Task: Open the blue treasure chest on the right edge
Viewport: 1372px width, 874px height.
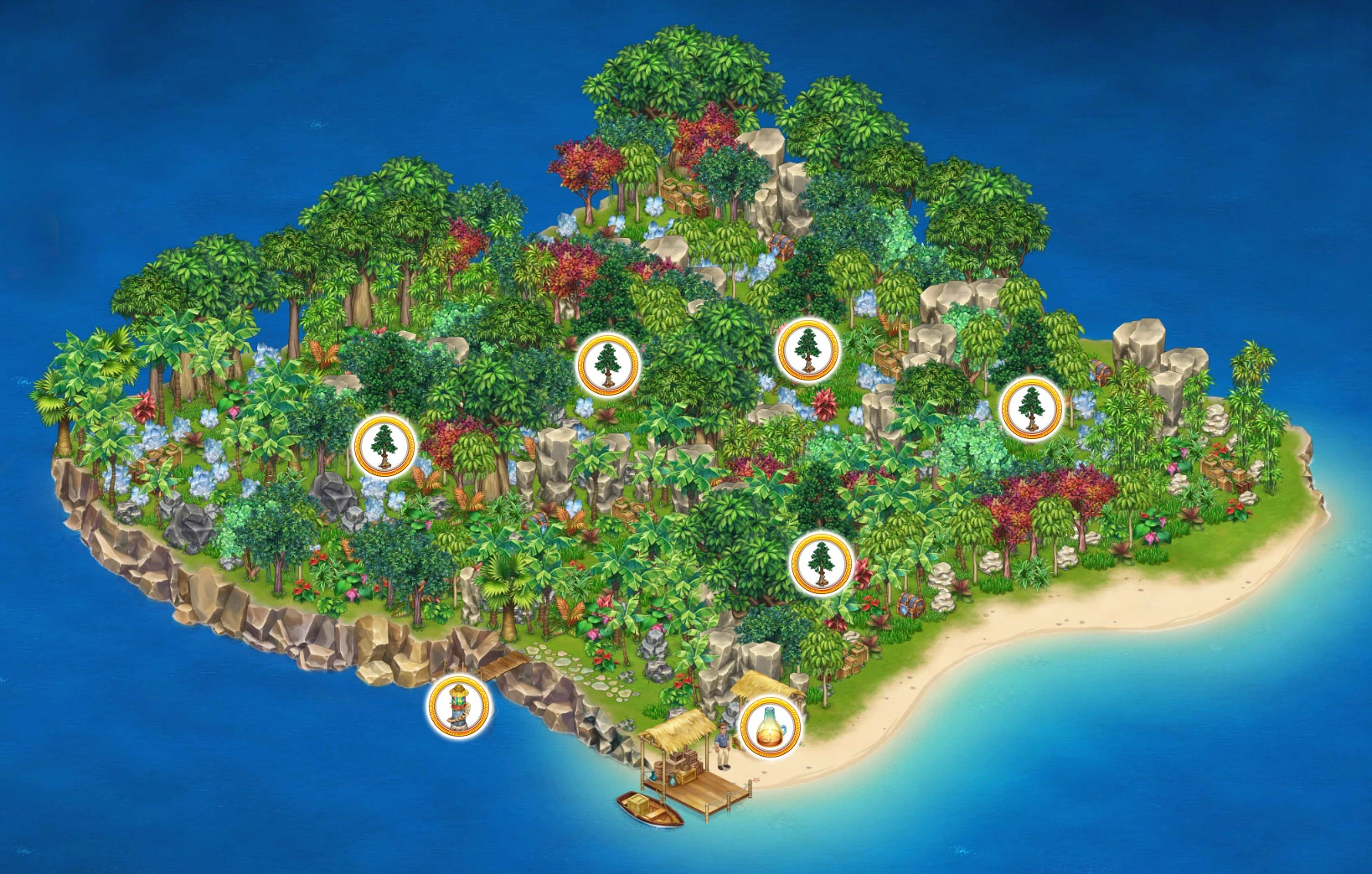Action: tap(1101, 372)
